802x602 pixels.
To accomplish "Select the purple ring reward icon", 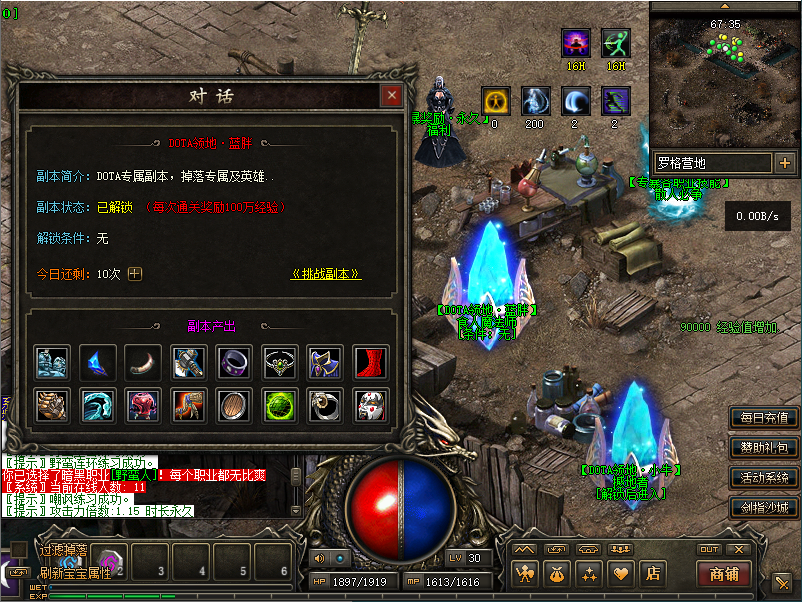I will pos(235,362).
